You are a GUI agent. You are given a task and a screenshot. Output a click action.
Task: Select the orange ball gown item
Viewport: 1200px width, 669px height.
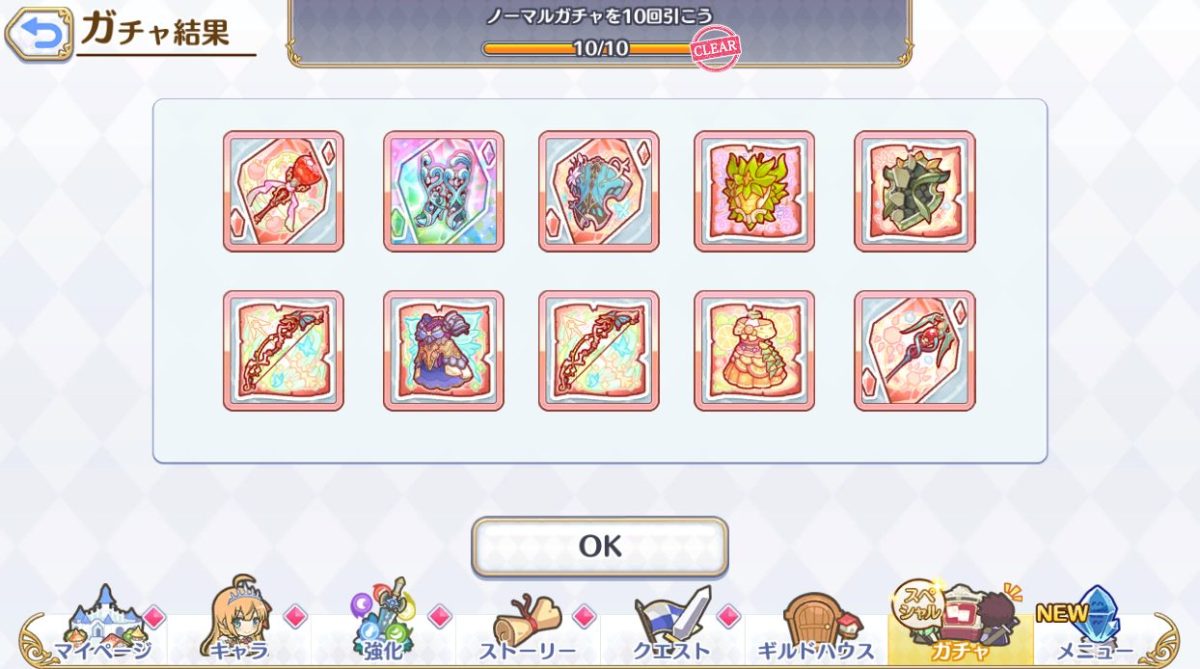[754, 351]
